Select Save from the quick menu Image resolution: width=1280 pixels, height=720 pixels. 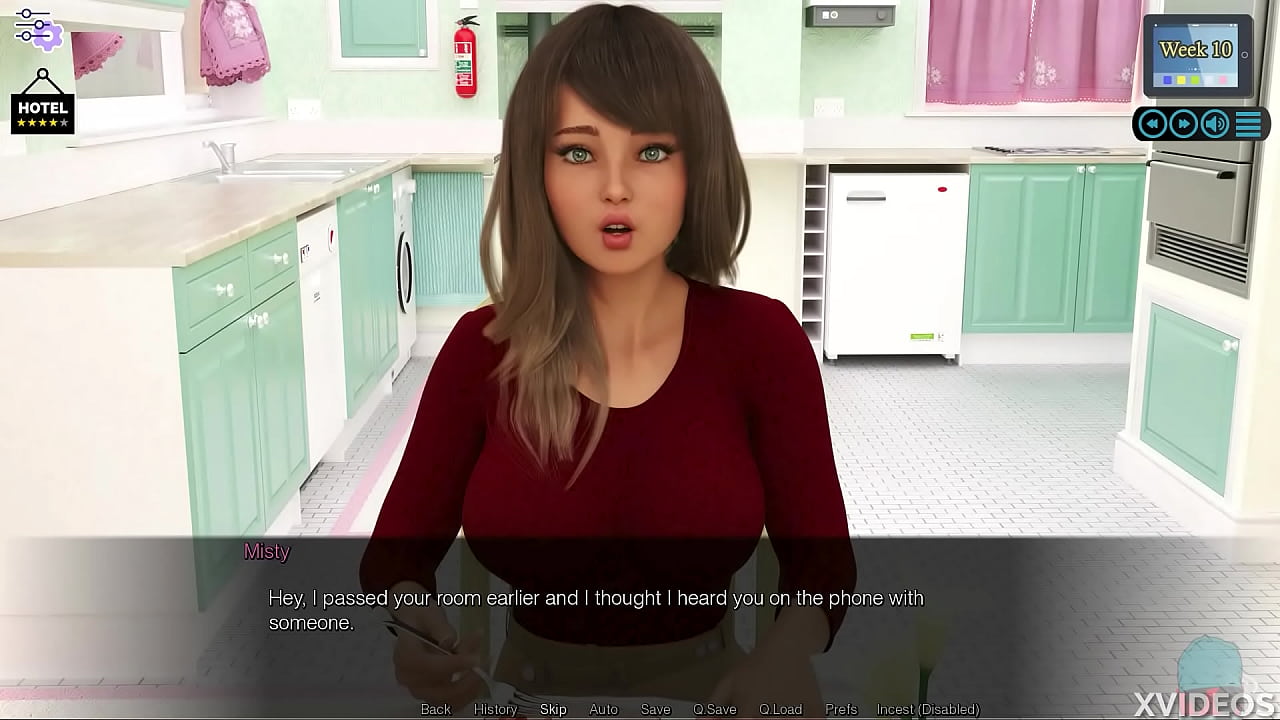(x=655, y=709)
